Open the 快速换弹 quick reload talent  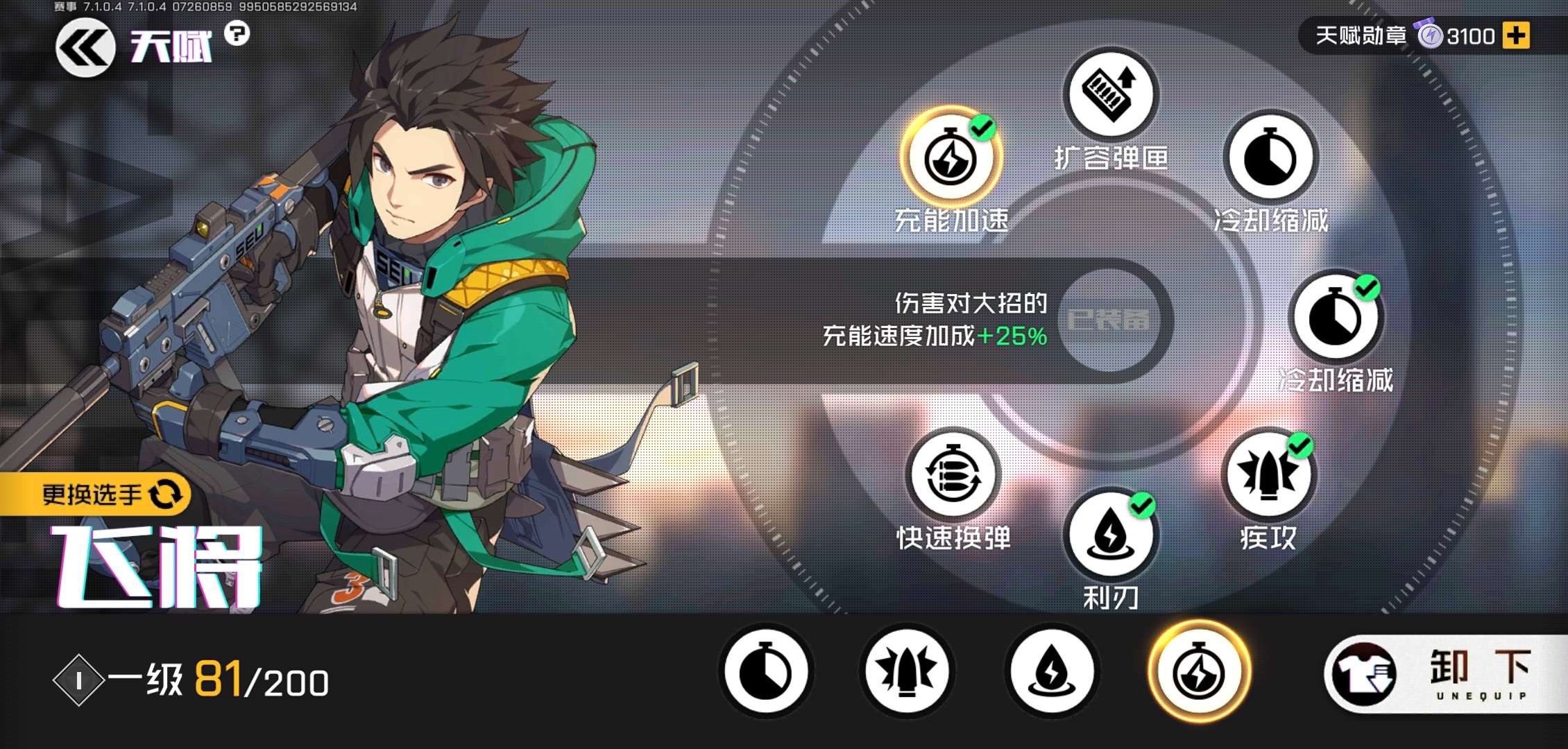(954, 475)
